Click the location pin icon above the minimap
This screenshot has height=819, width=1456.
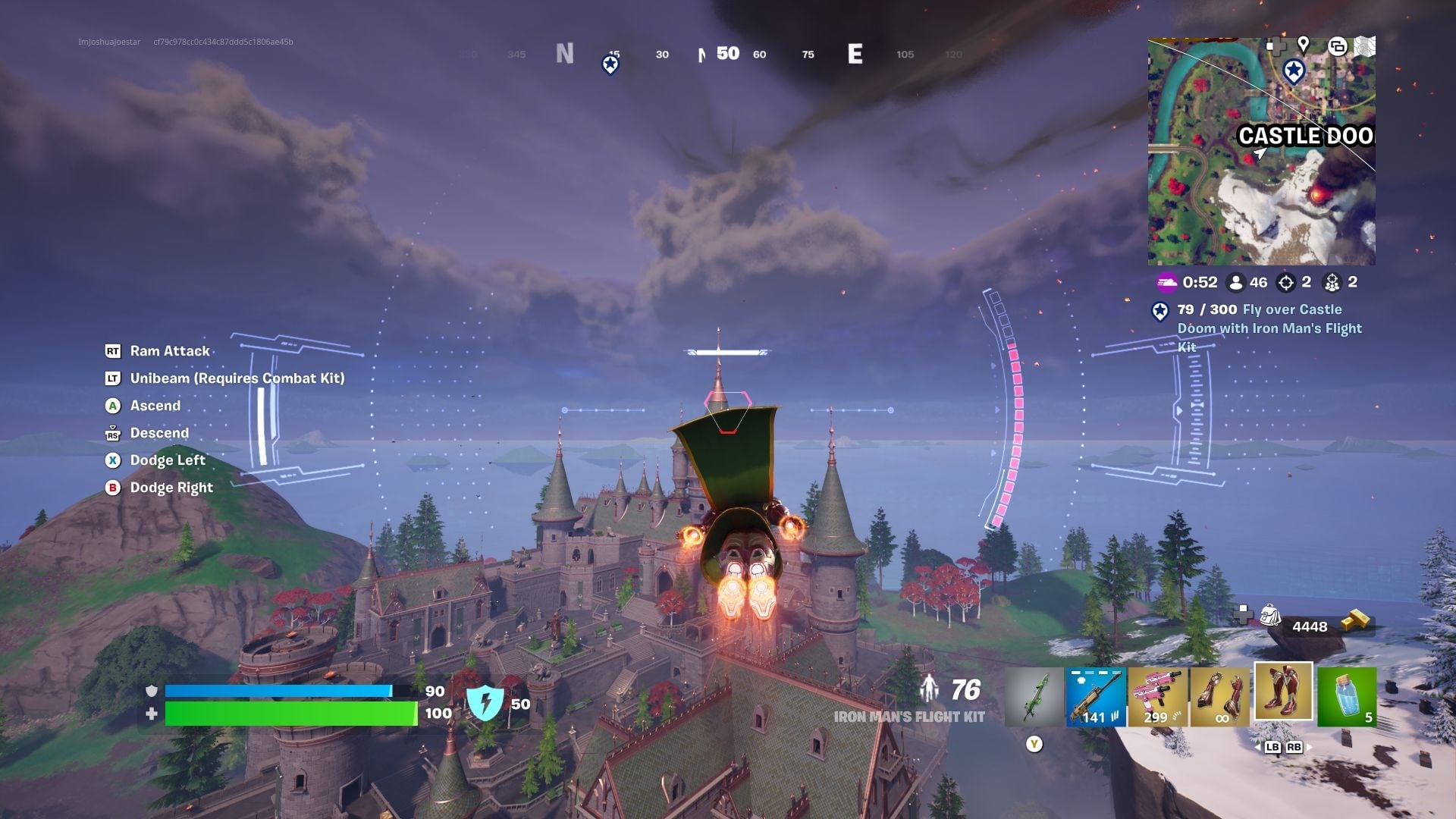click(1303, 44)
